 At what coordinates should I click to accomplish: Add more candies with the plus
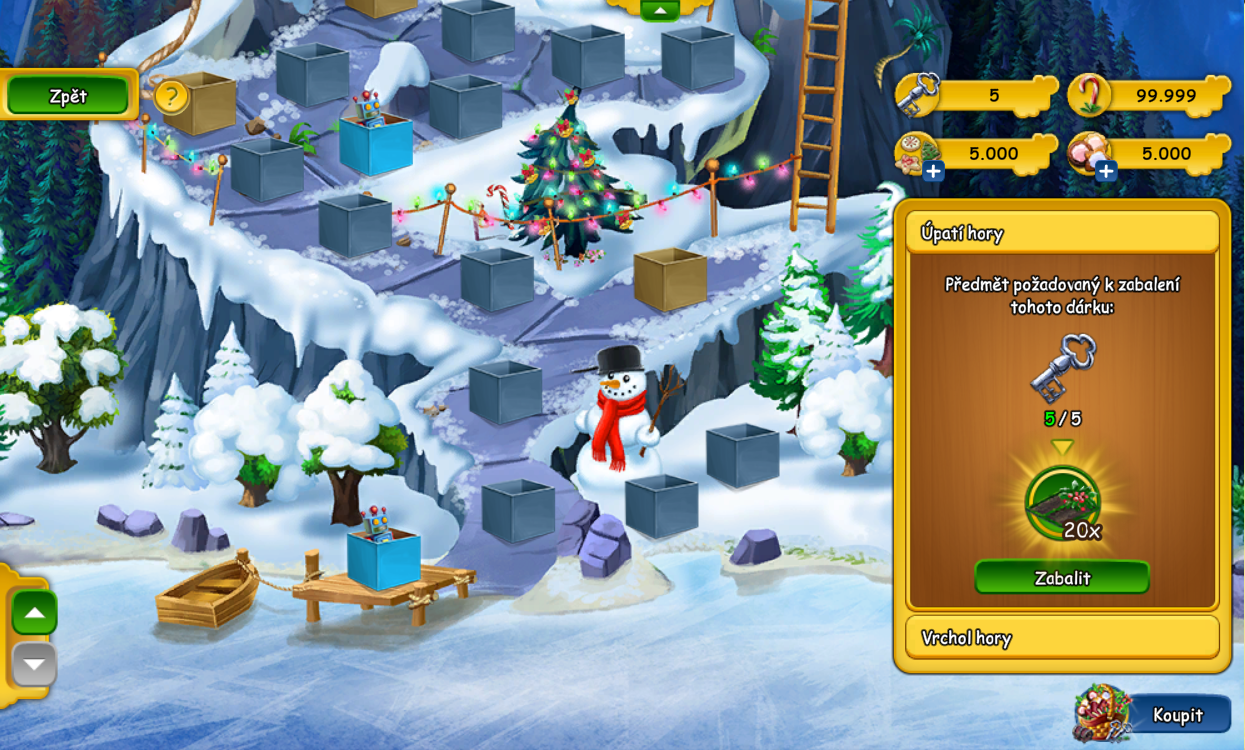(x=1106, y=171)
